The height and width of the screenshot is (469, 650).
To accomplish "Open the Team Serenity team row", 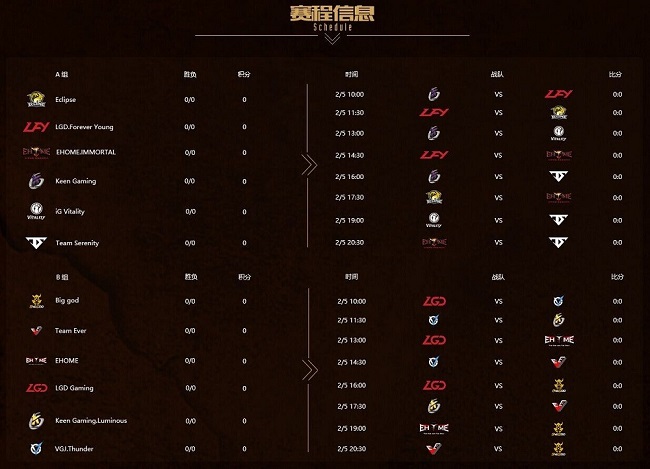I will click(x=77, y=242).
